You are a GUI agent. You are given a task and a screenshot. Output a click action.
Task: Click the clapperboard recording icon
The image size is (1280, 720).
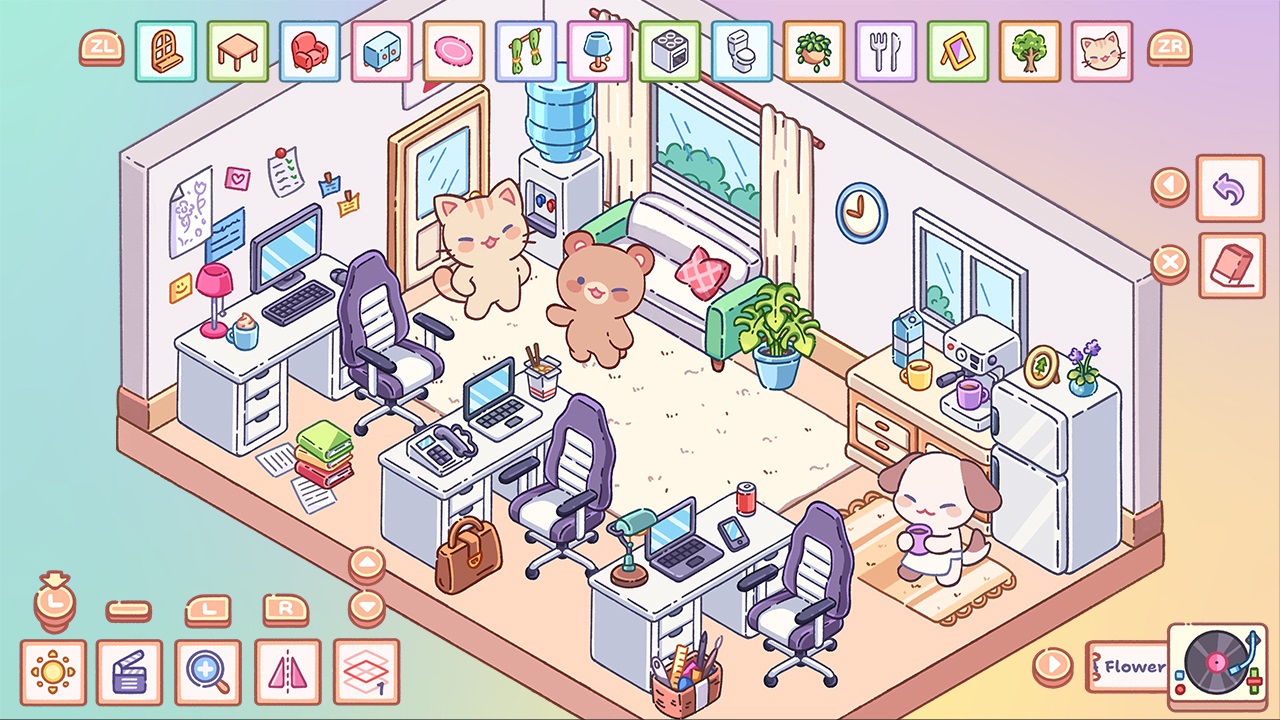pos(130,672)
